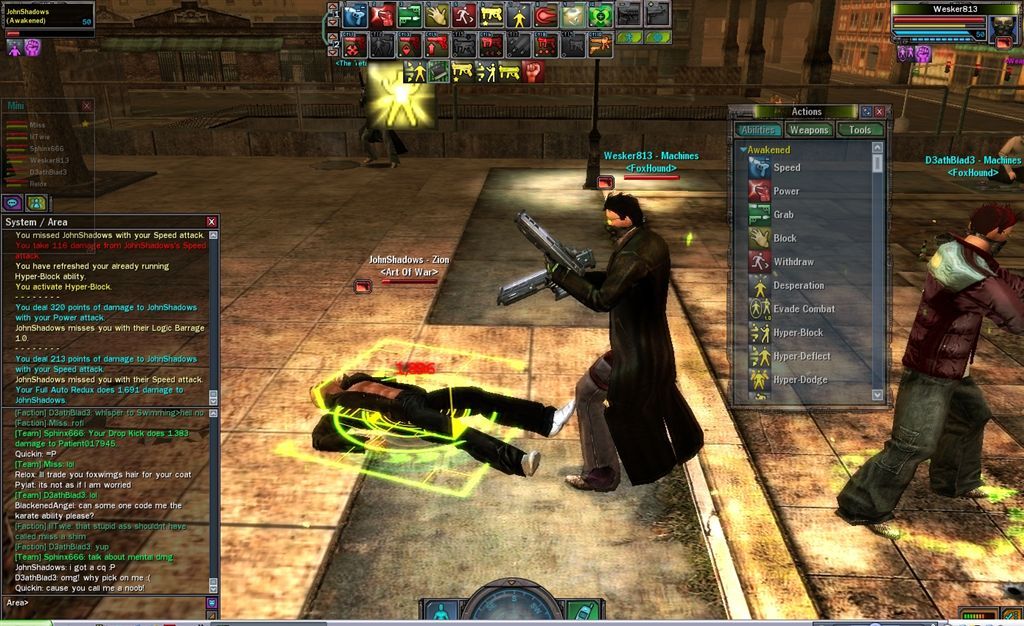Close the team Mini window

pos(86,106)
